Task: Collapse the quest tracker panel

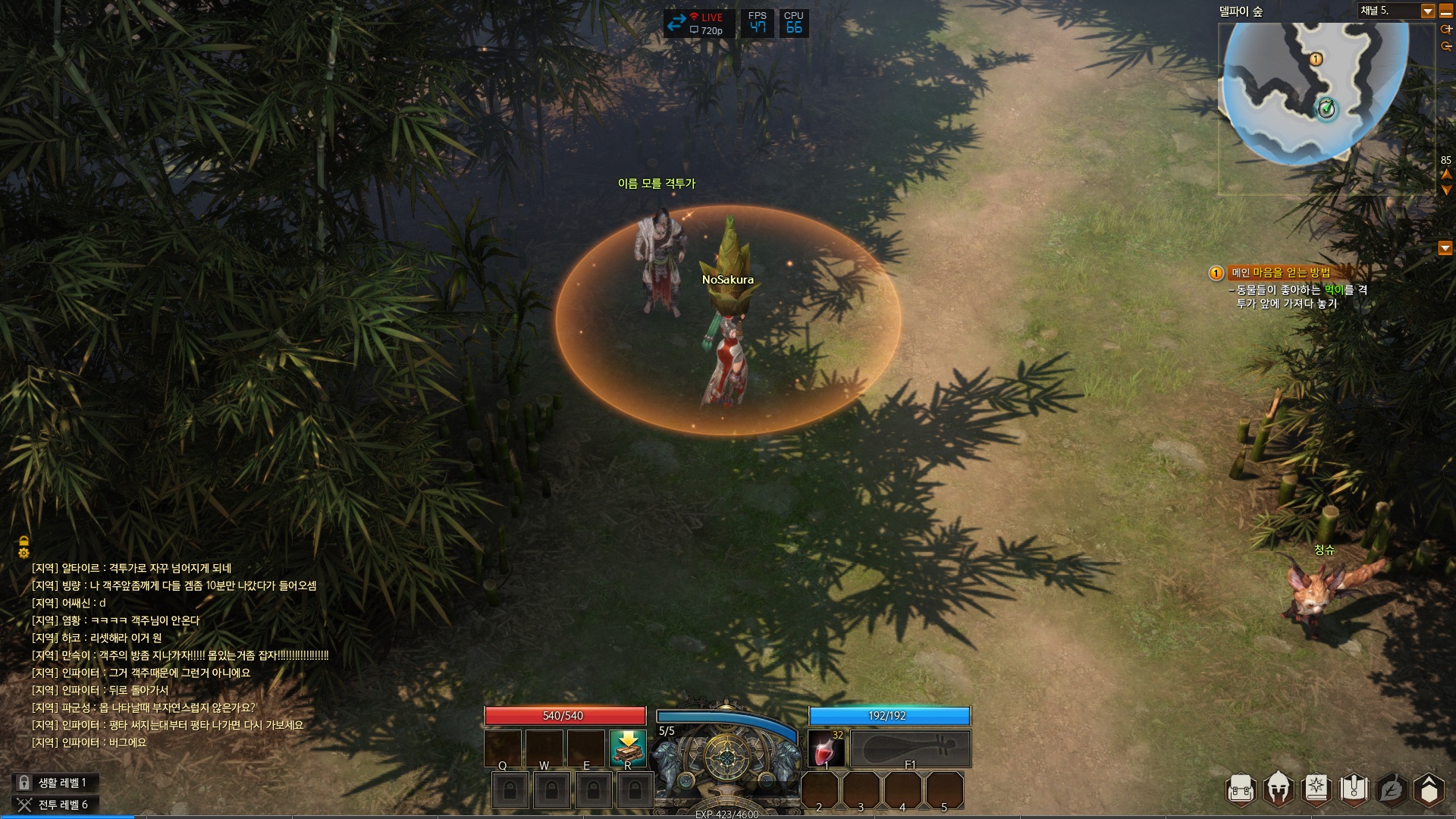Action: point(1445,248)
